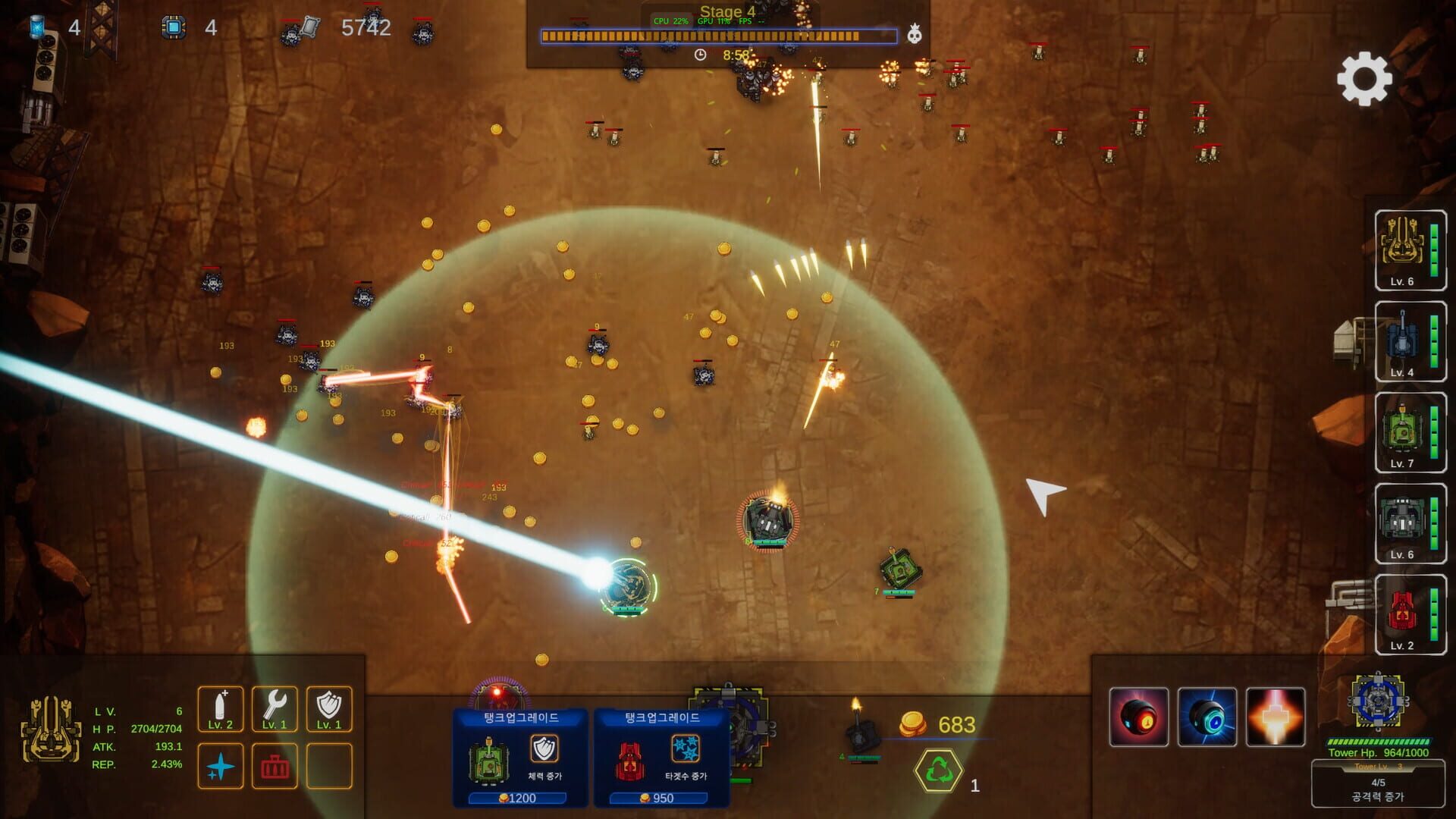This screenshot has height=819, width=1456.
Task: Click the blue star skill icon
Action: click(221, 766)
